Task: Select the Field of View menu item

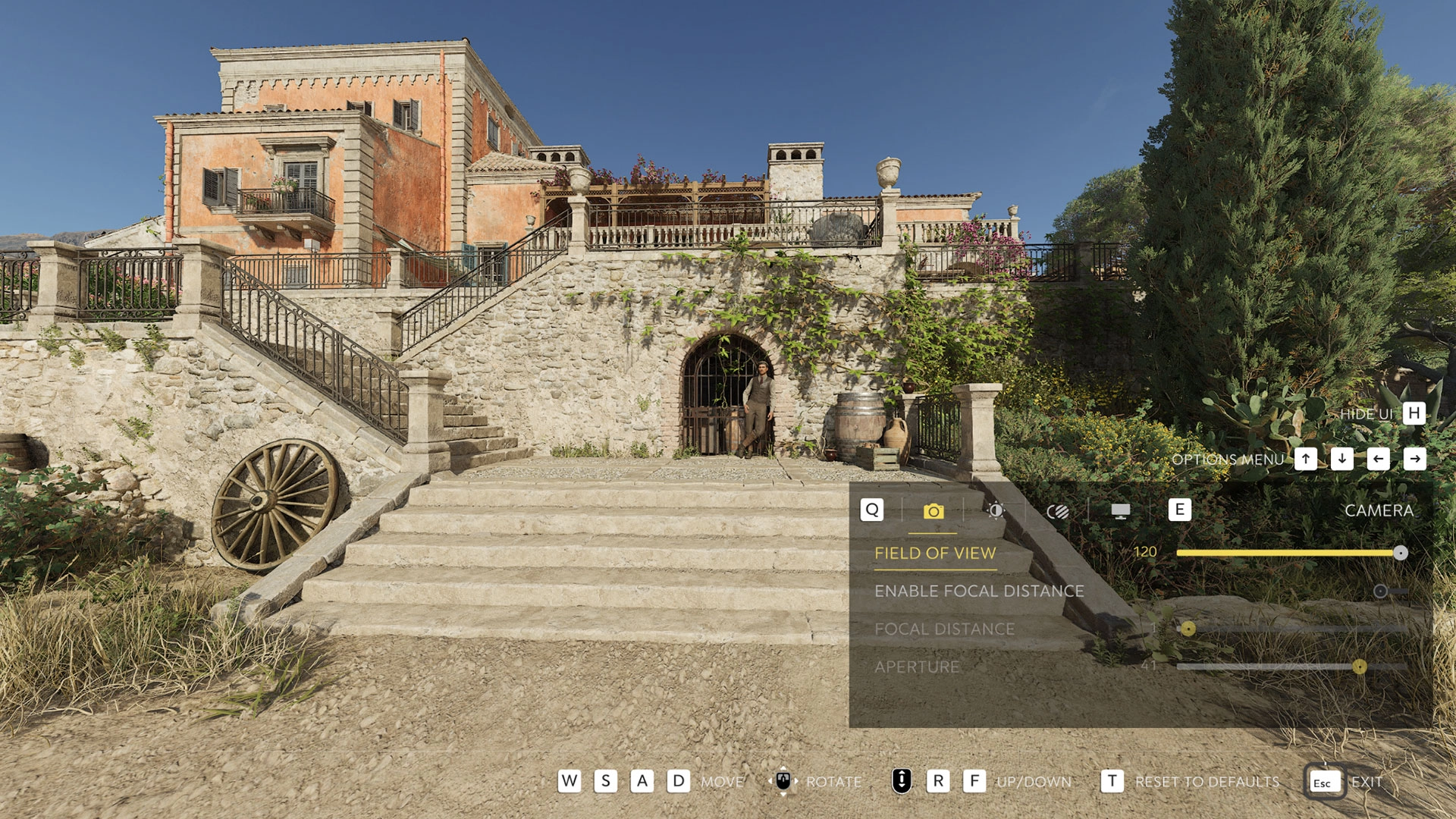Action: (936, 554)
